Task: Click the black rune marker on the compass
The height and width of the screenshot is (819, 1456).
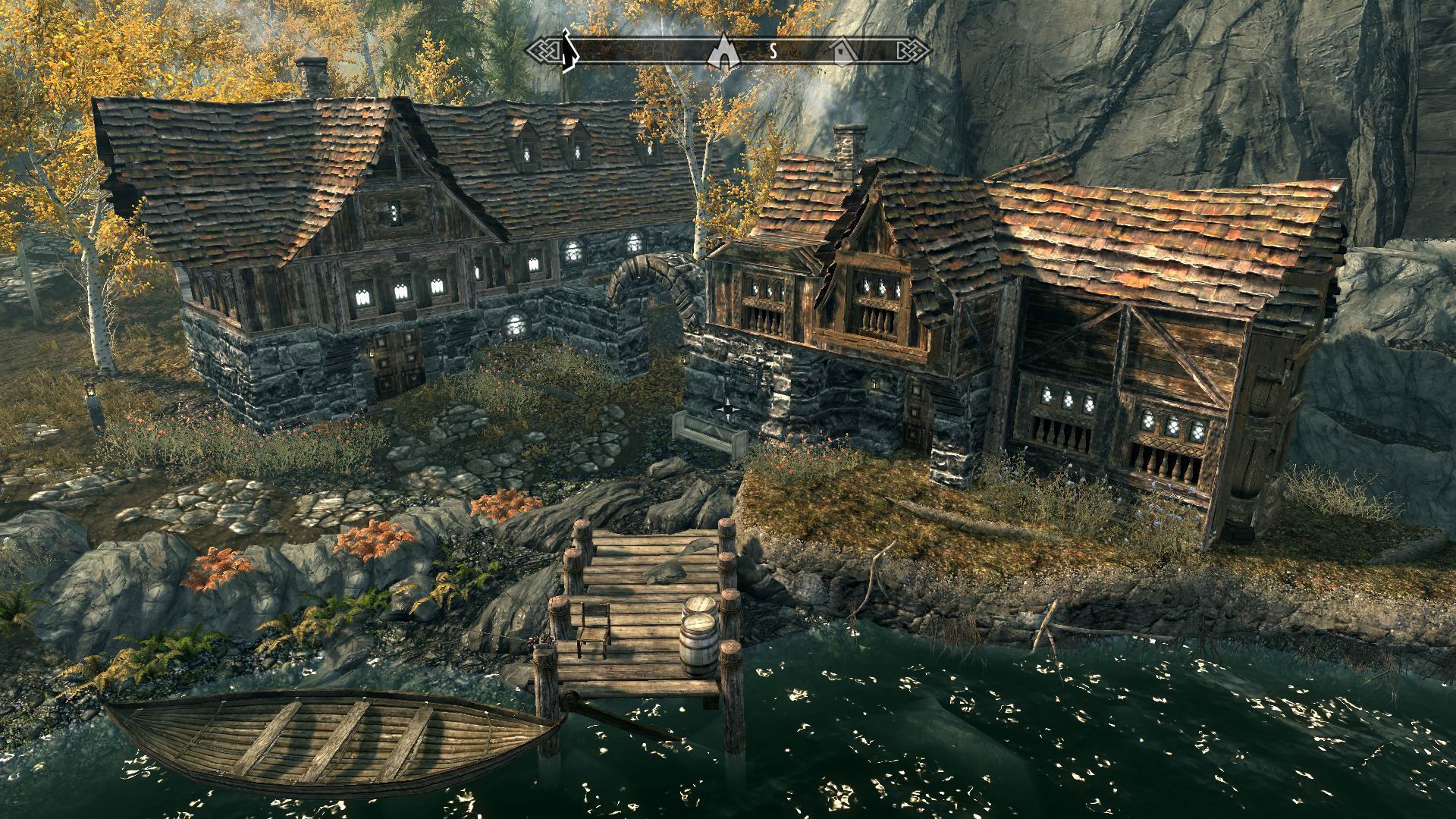Action: 566,51
